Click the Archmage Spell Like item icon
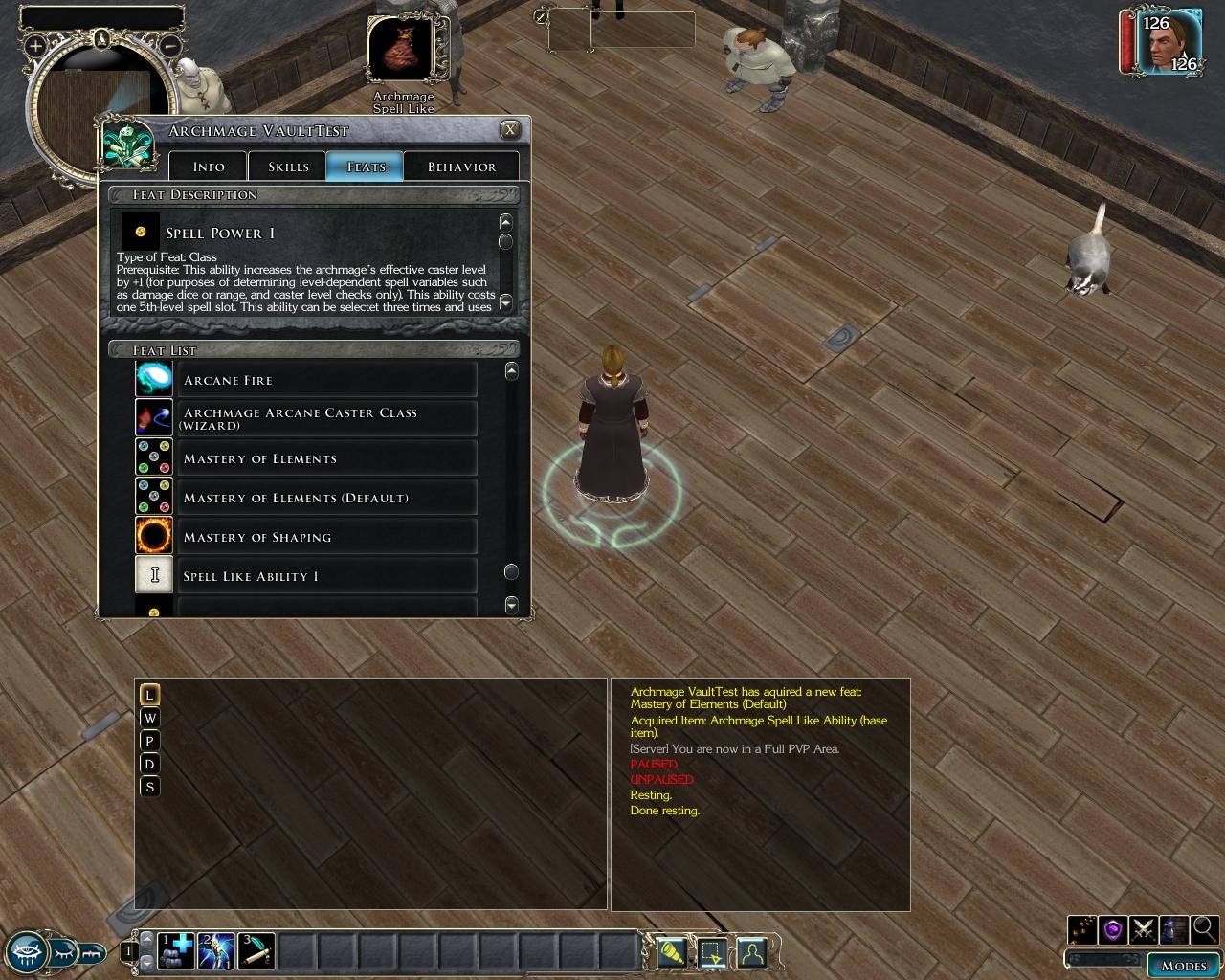The height and width of the screenshot is (980, 1225). tap(402, 49)
